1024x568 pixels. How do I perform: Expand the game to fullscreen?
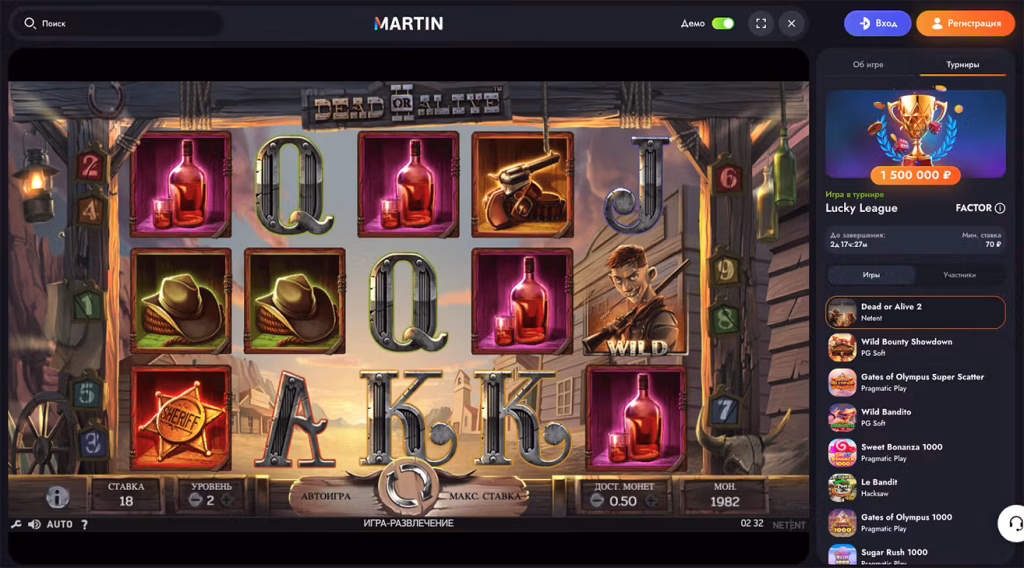click(x=761, y=23)
